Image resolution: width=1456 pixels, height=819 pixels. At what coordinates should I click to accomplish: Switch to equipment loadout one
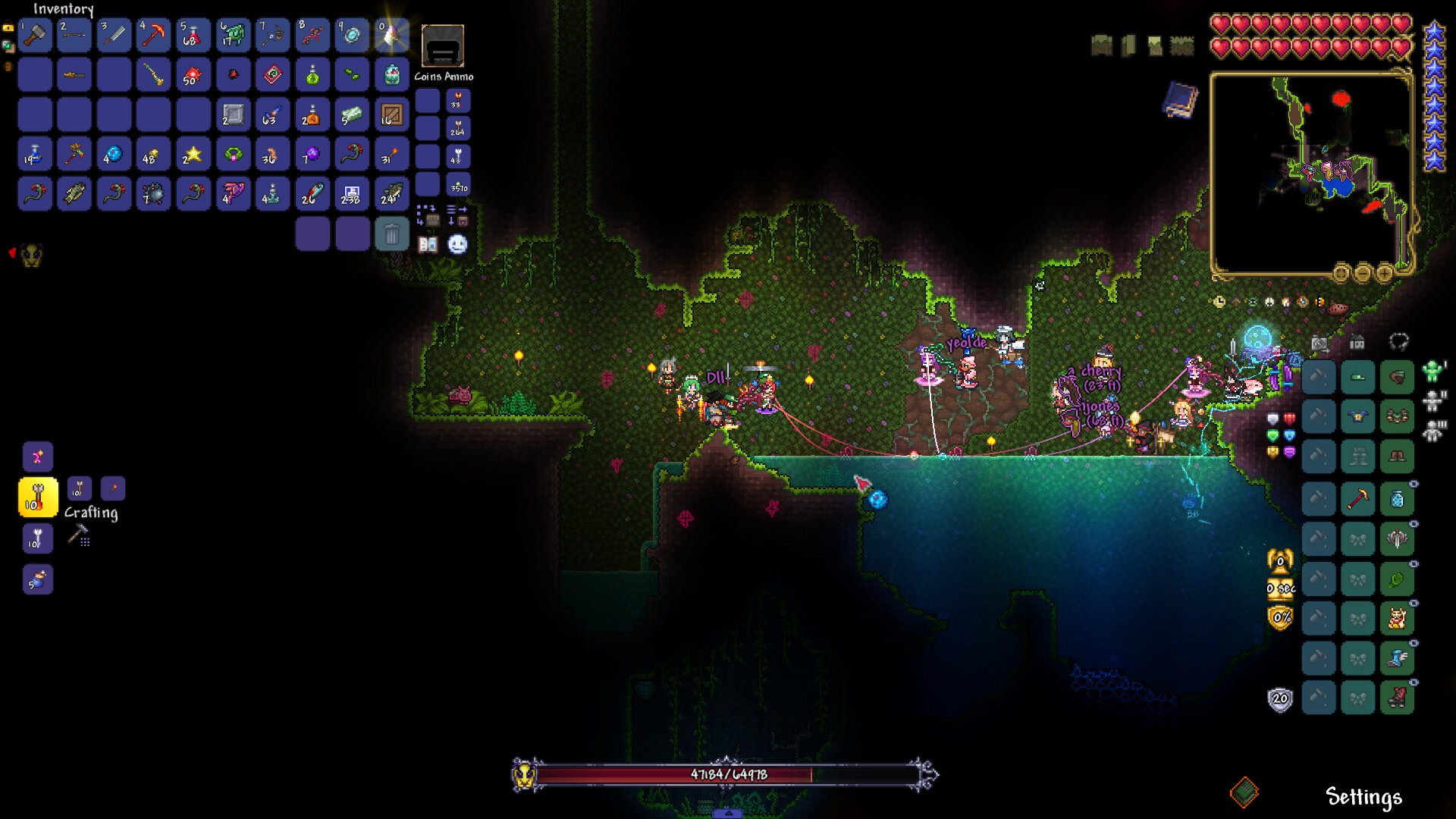pyautogui.click(x=1432, y=371)
